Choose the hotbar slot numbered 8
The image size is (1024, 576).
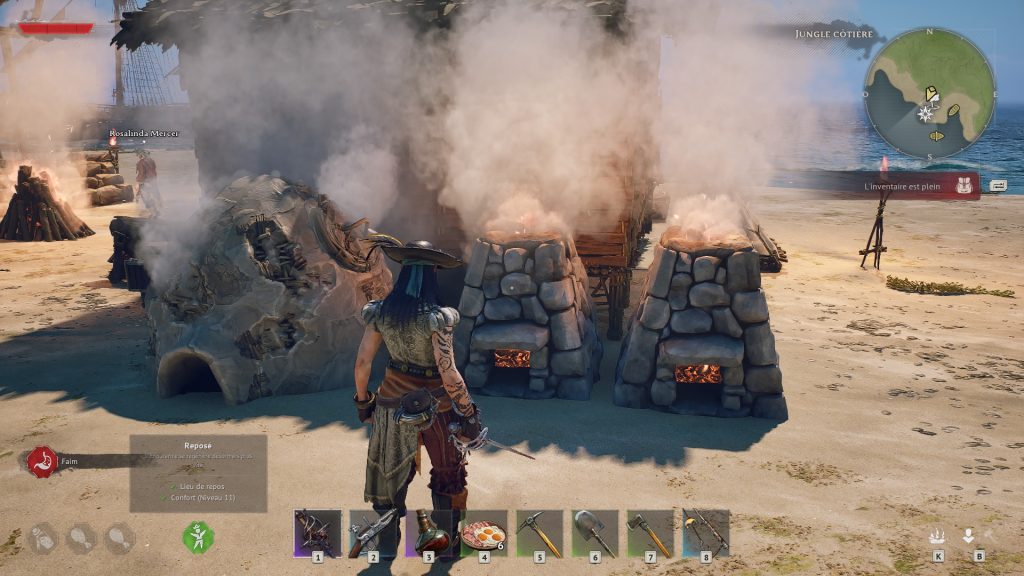point(706,533)
